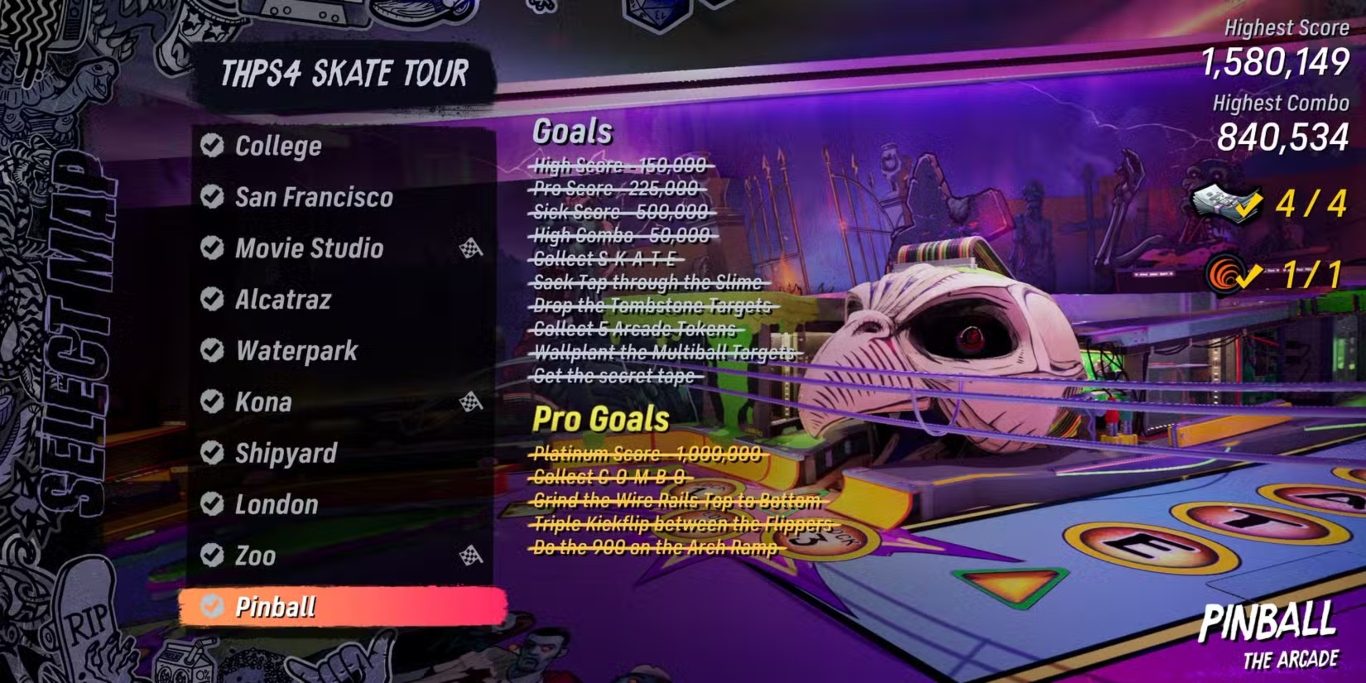This screenshot has width=1366, height=683.
Task: Select the Zoo level
Action: 255,555
